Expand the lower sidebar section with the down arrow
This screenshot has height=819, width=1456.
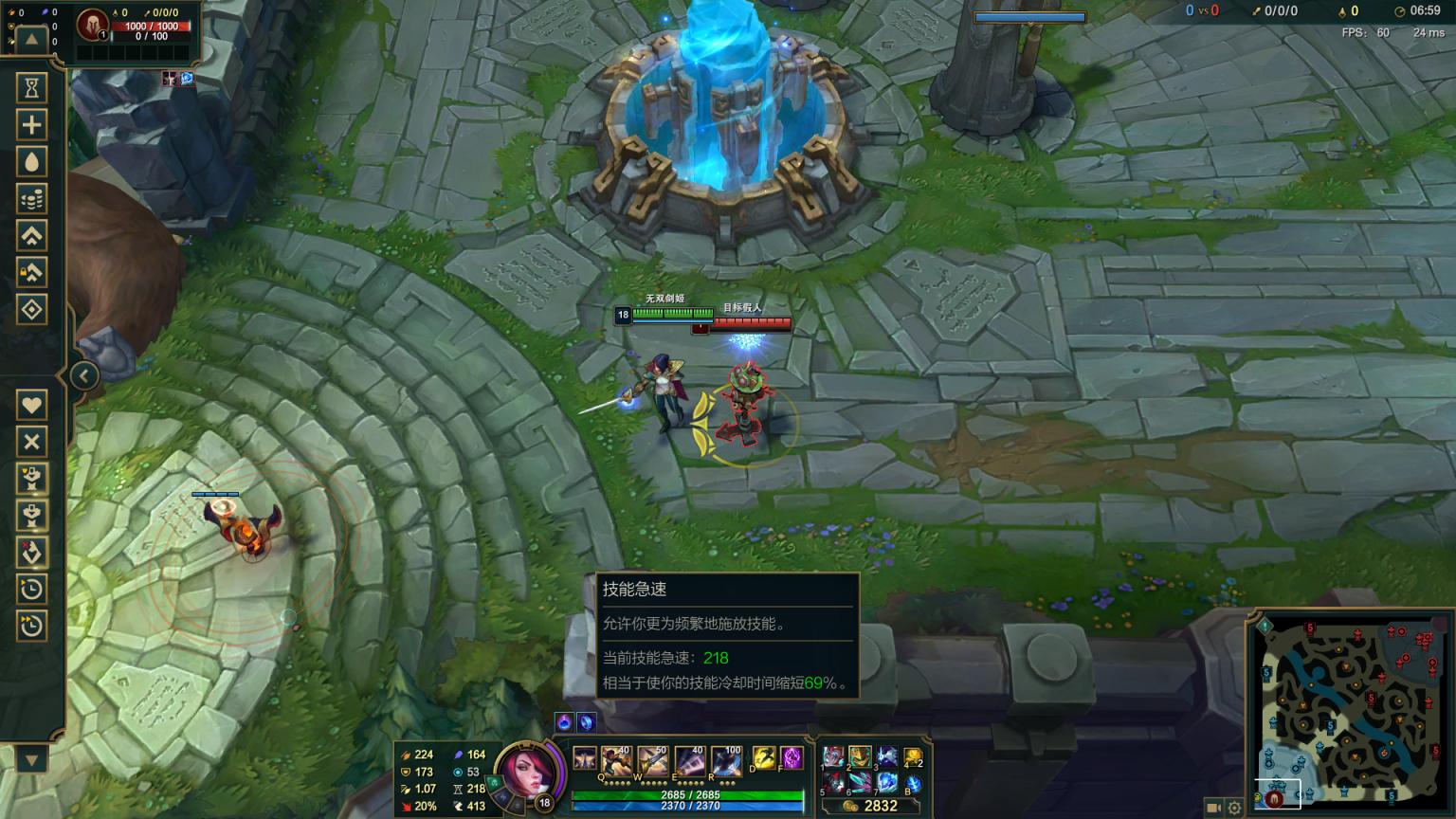click(31, 758)
